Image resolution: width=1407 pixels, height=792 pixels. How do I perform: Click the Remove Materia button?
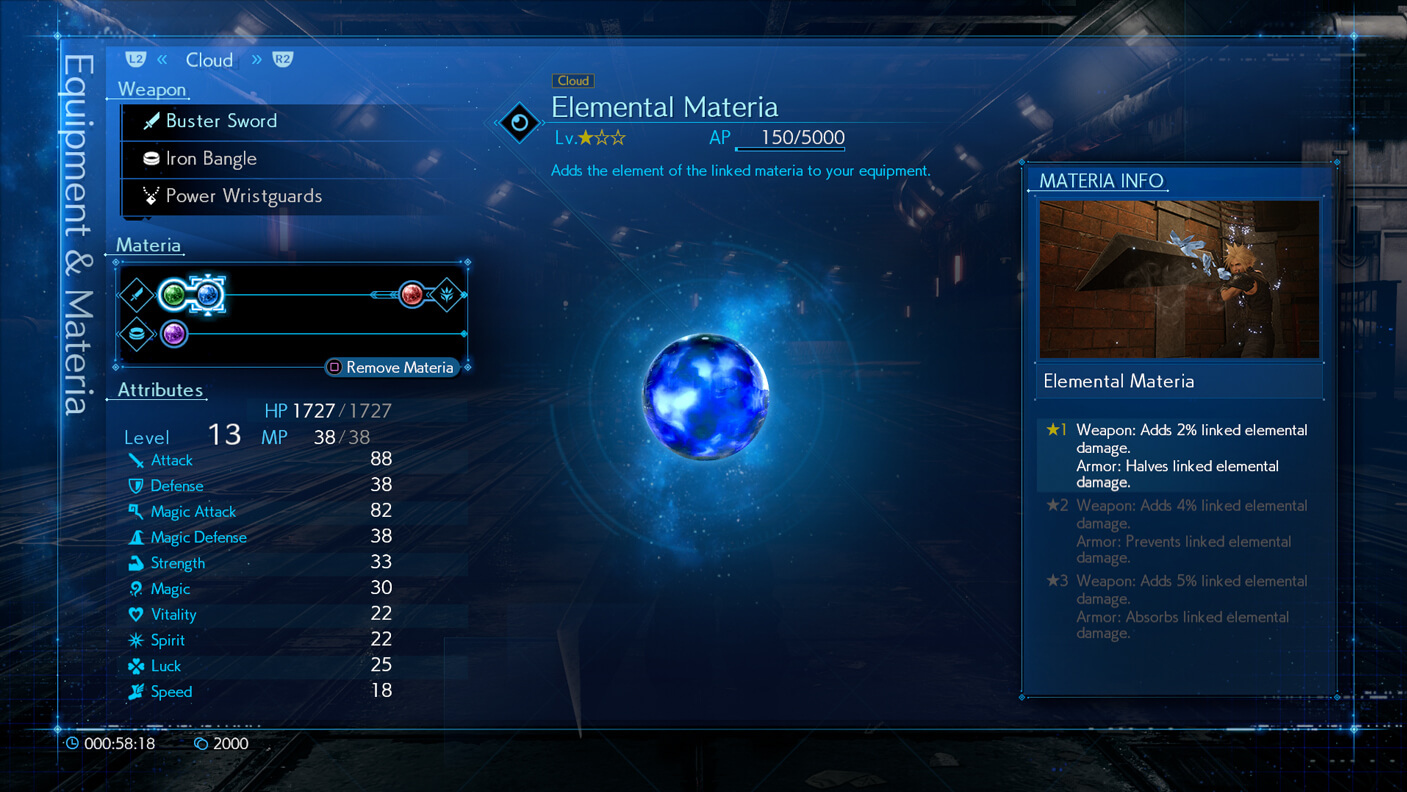pyautogui.click(x=391, y=367)
